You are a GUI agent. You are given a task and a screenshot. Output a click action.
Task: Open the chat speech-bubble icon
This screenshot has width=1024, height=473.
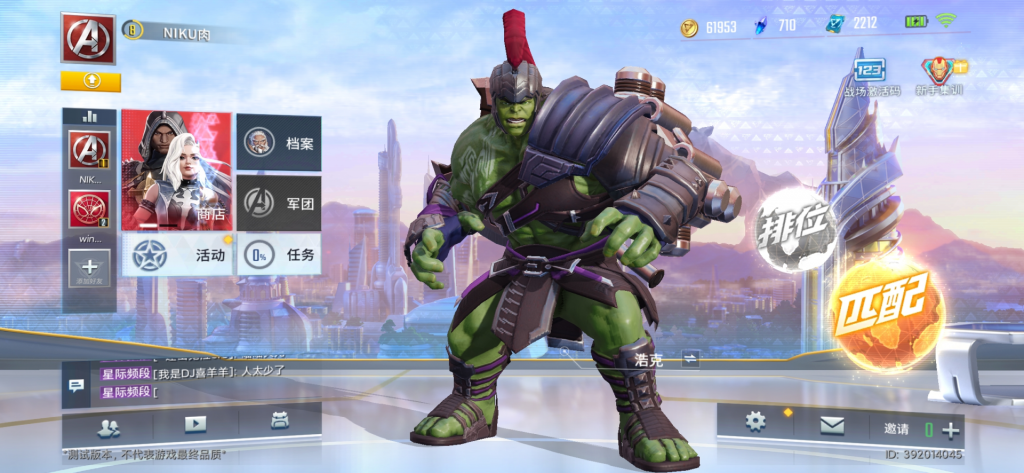(x=76, y=386)
